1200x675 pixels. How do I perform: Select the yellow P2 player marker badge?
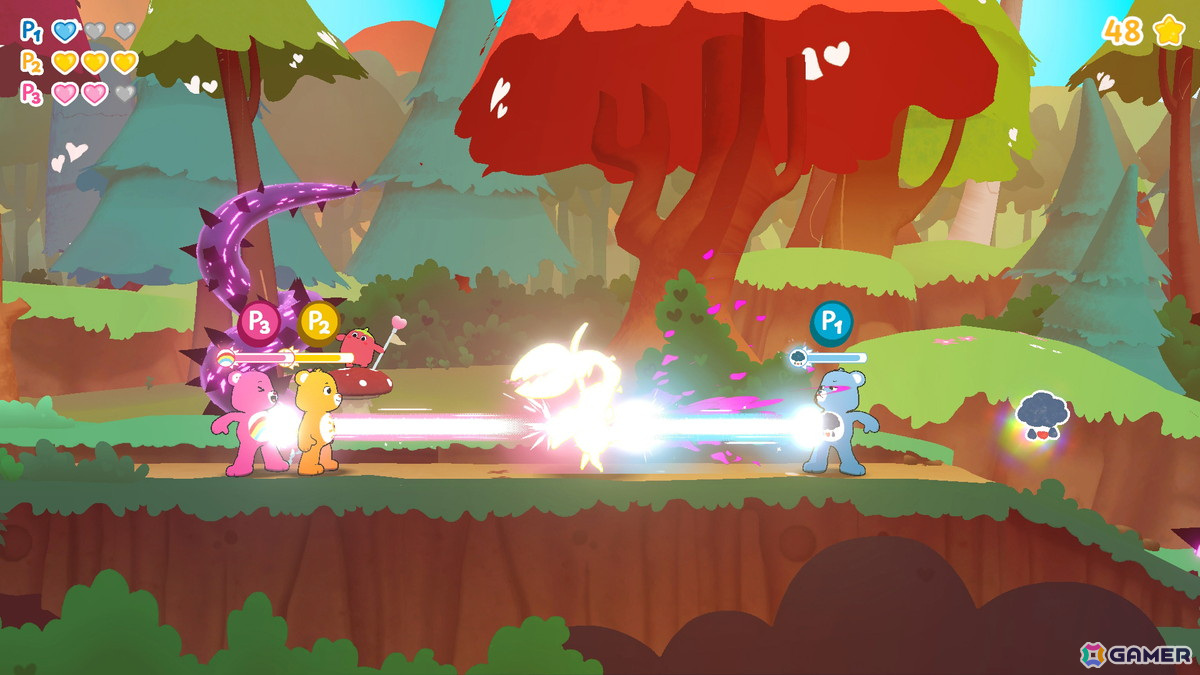(319, 322)
